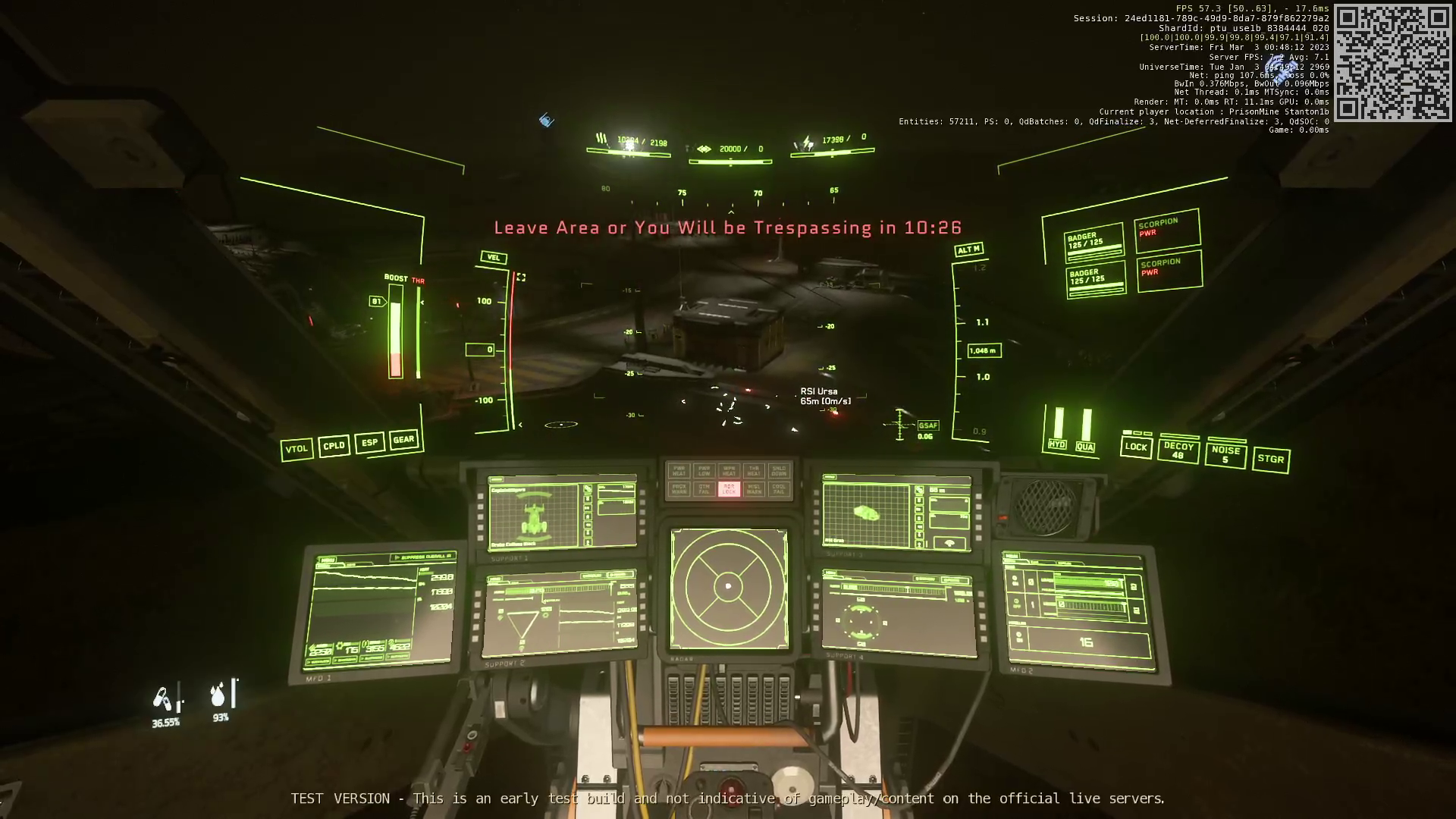Viewport: 1456px width, 819px height.
Task: Expand the MENU on the right MFD 2
Action: [1012, 556]
